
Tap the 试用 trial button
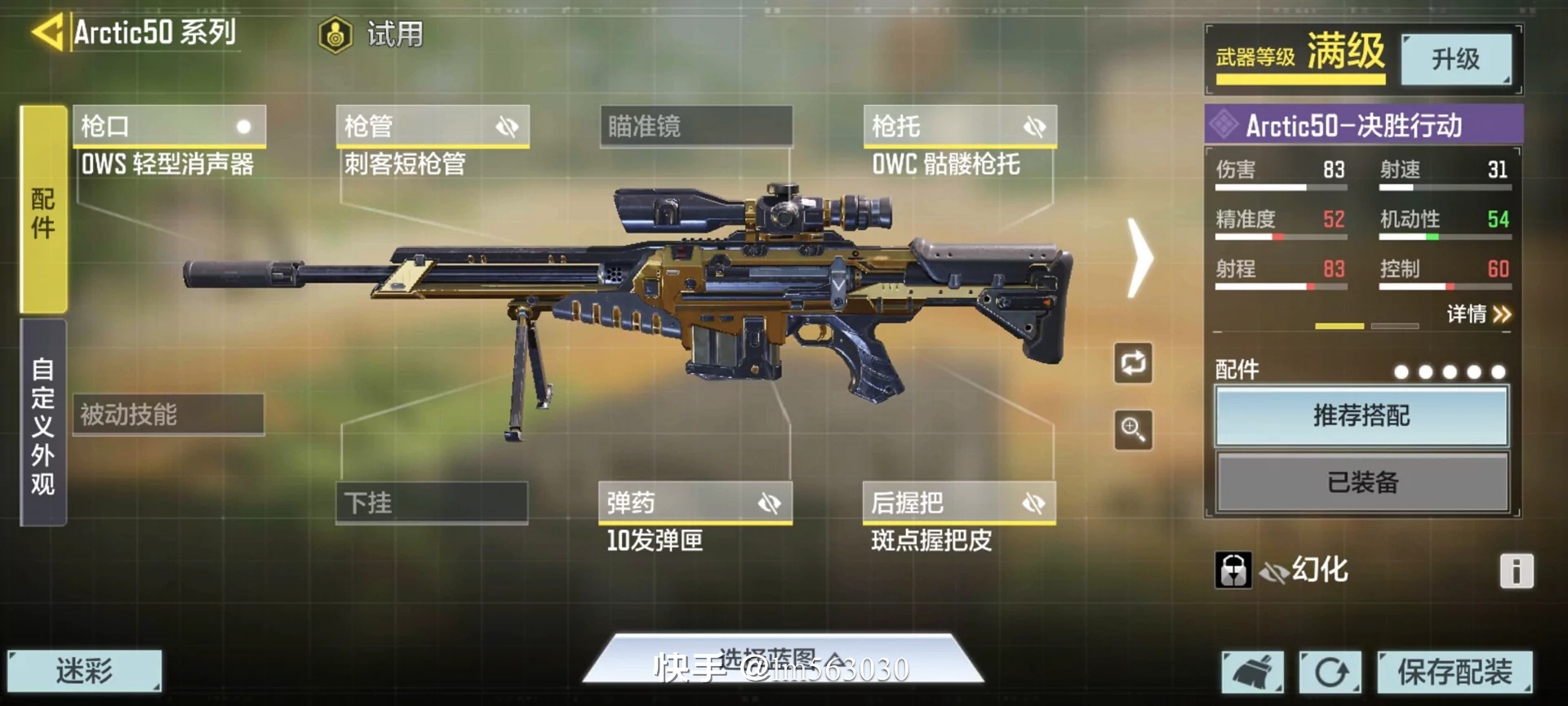pos(372,34)
